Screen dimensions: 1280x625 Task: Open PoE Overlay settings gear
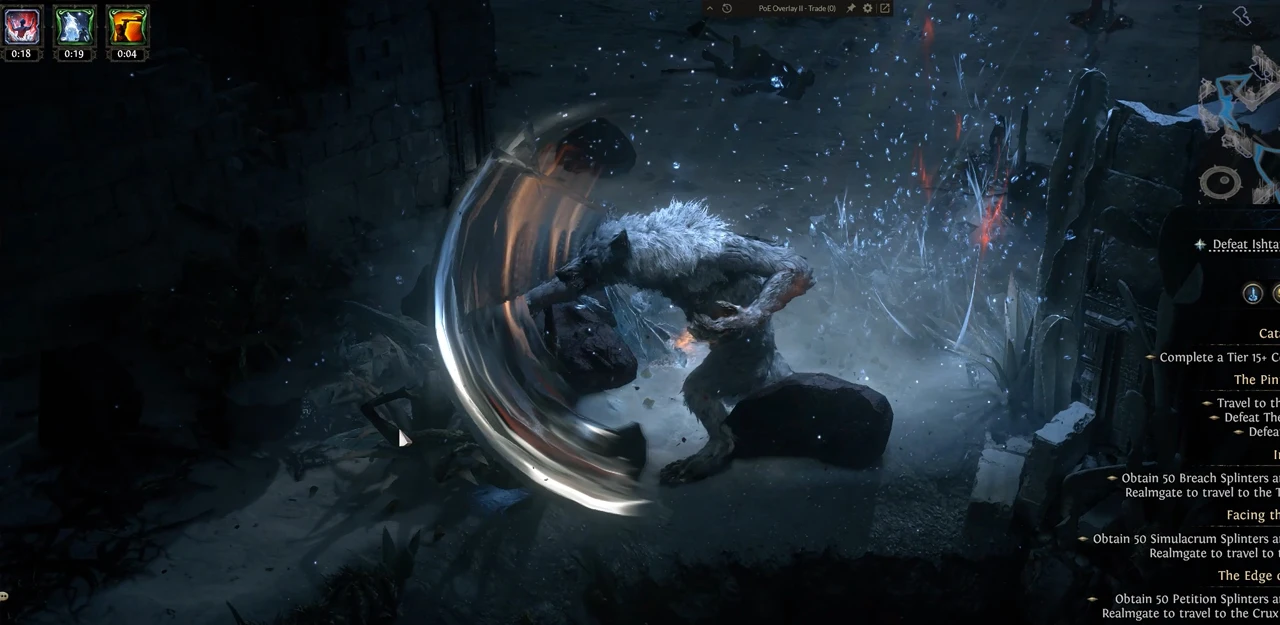868,8
